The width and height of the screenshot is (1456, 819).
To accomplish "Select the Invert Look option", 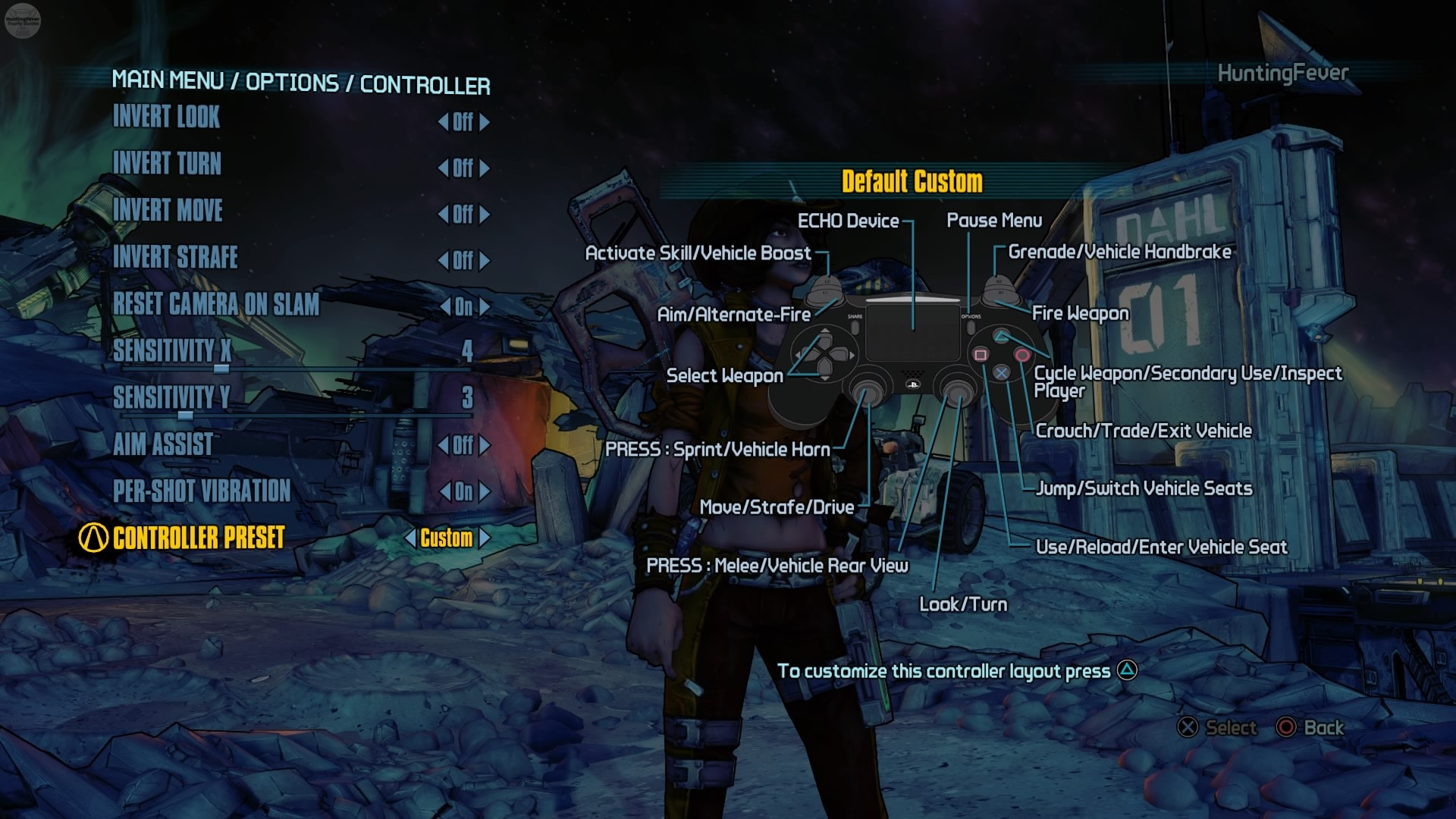I will coord(166,118).
